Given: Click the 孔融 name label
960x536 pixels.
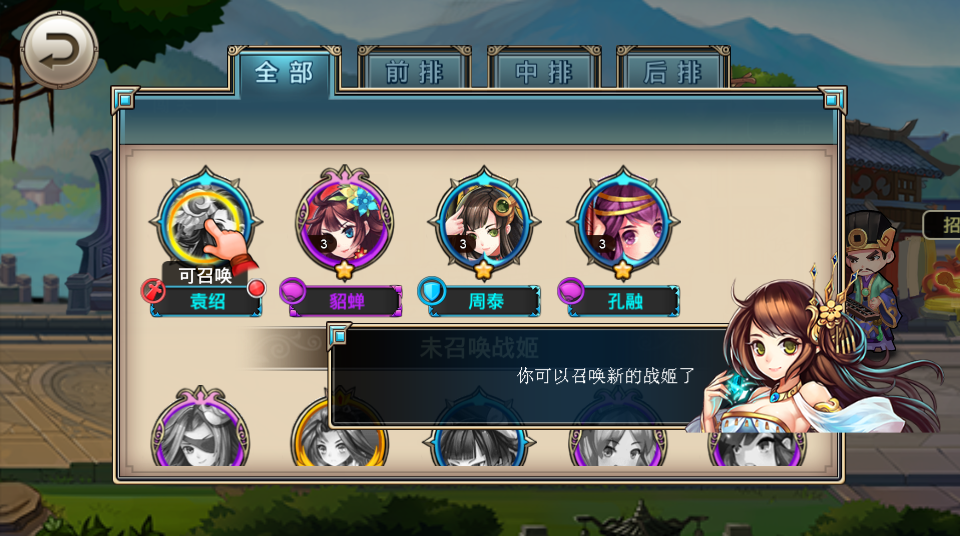Looking at the screenshot, I should click(625, 301).
